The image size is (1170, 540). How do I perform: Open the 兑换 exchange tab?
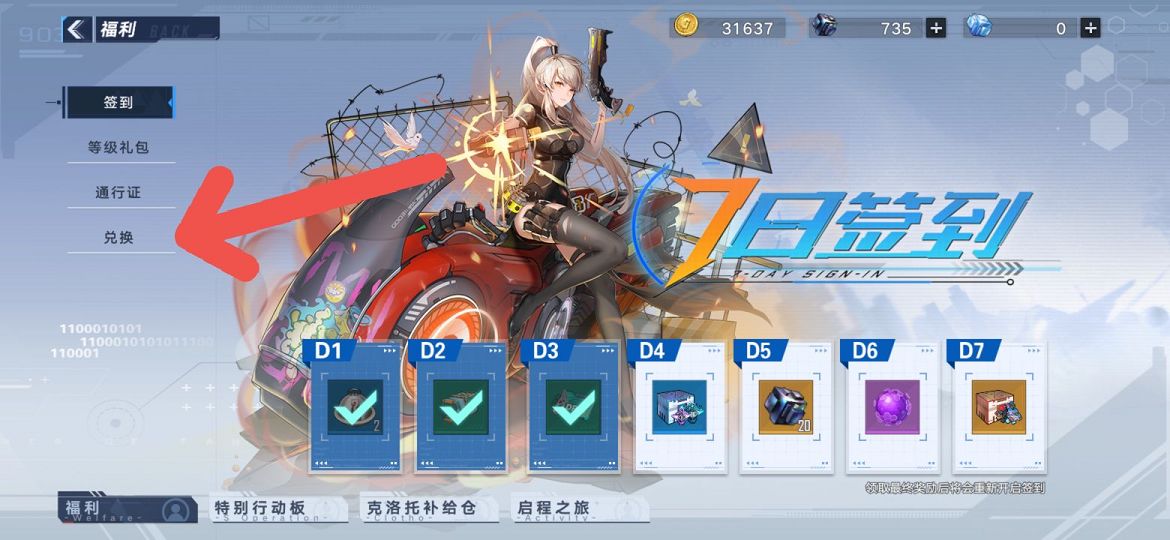point(118,238)
